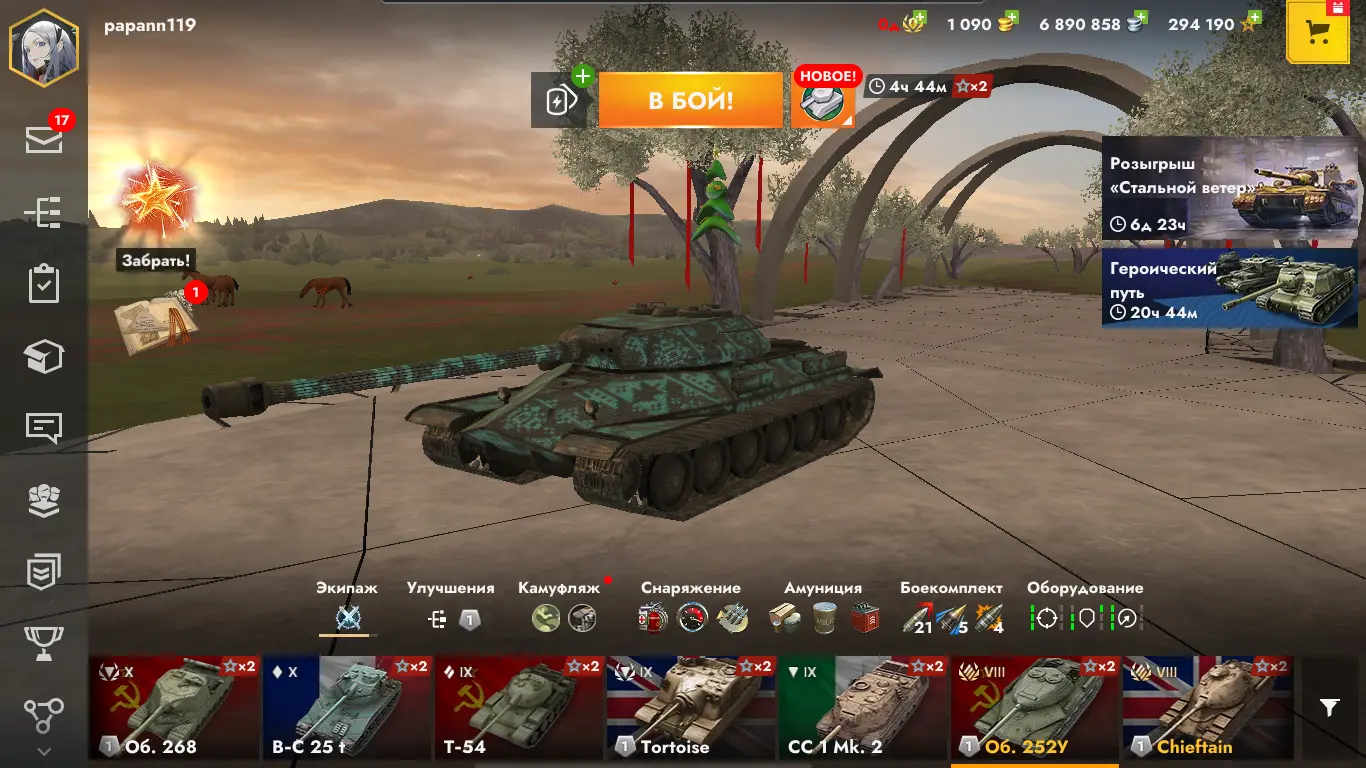This screenshot has width=1366, height=768.
Task: Select the Об. 268 tank
Action: pyautogui.click(x=174, y=708)
